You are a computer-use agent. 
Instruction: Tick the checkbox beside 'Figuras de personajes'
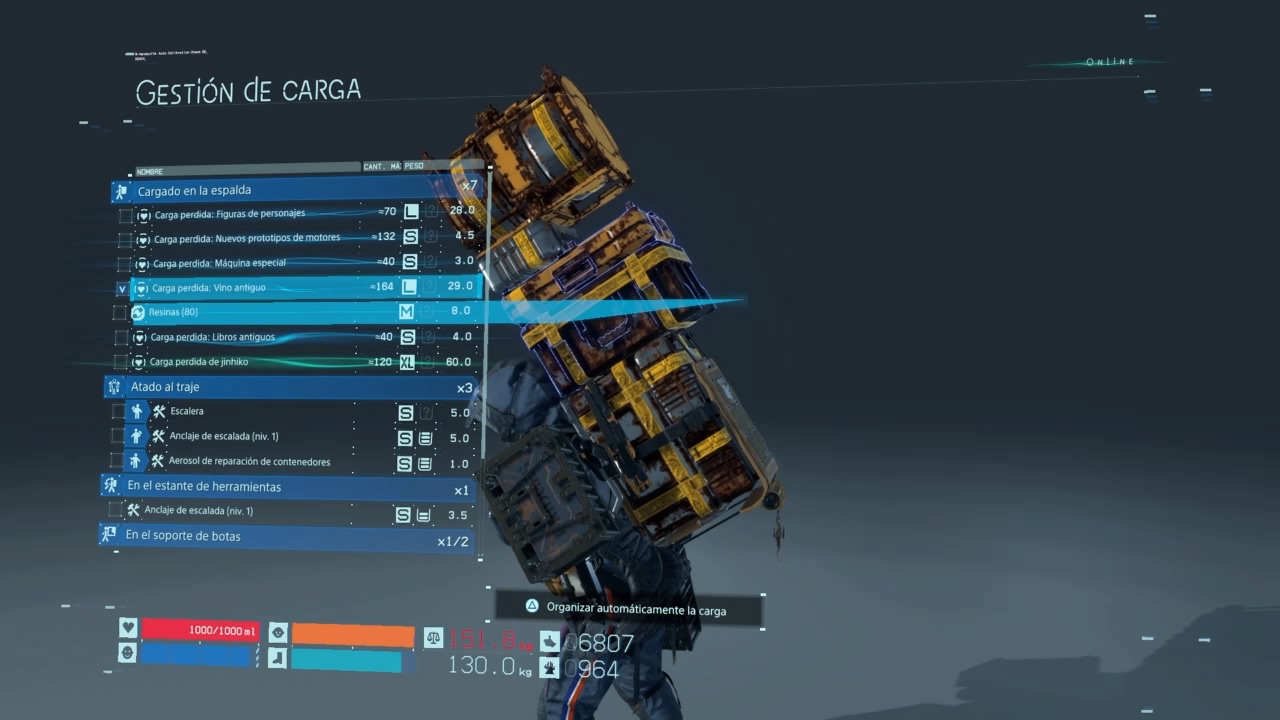[x=125, y=215]
